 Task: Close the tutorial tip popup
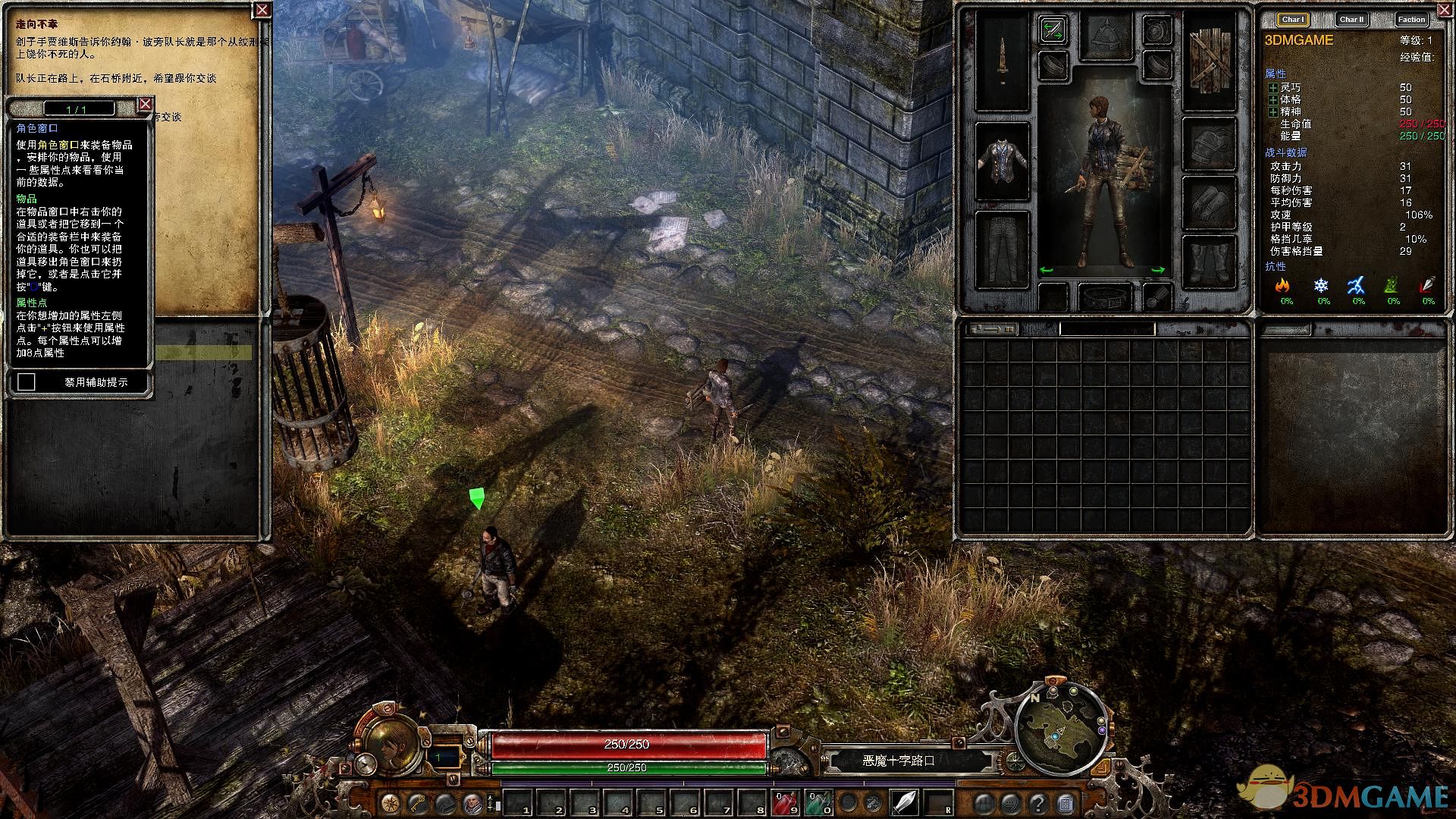tap(146, 105)
